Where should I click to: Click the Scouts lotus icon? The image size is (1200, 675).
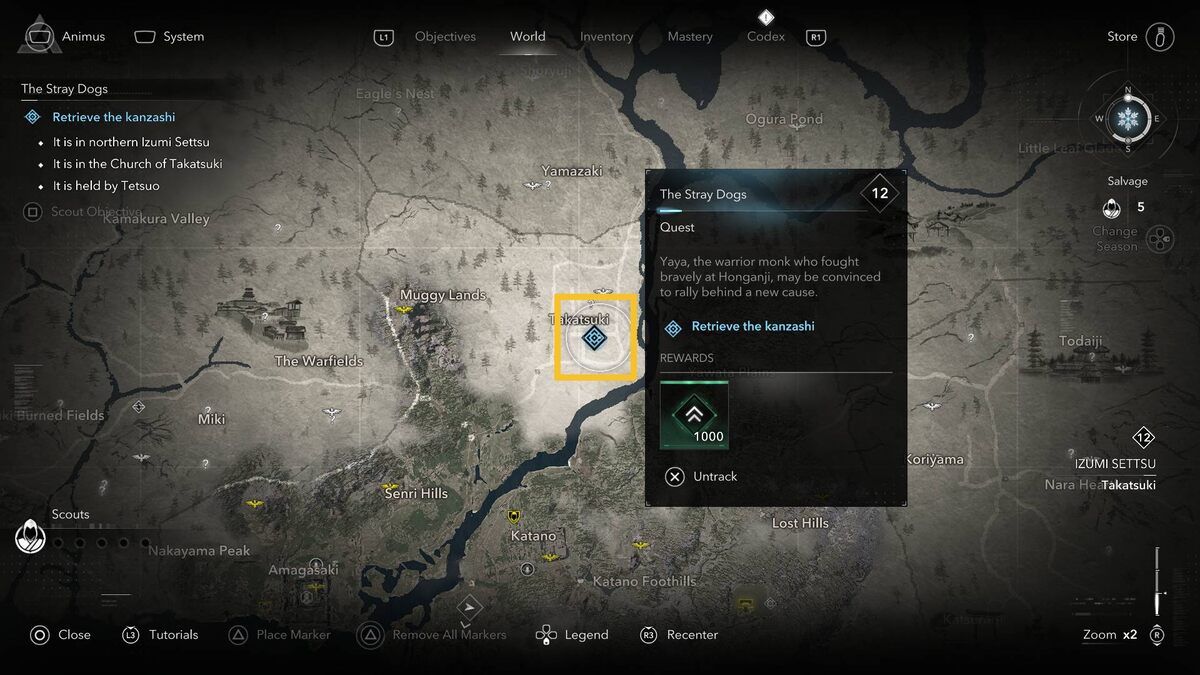tap(31, 538)
